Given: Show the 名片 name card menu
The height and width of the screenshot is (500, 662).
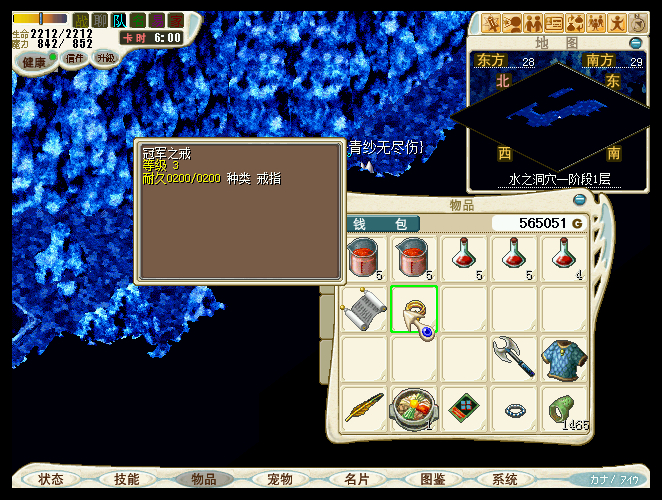Looking at the screenshot, I should tap(356, 479).
